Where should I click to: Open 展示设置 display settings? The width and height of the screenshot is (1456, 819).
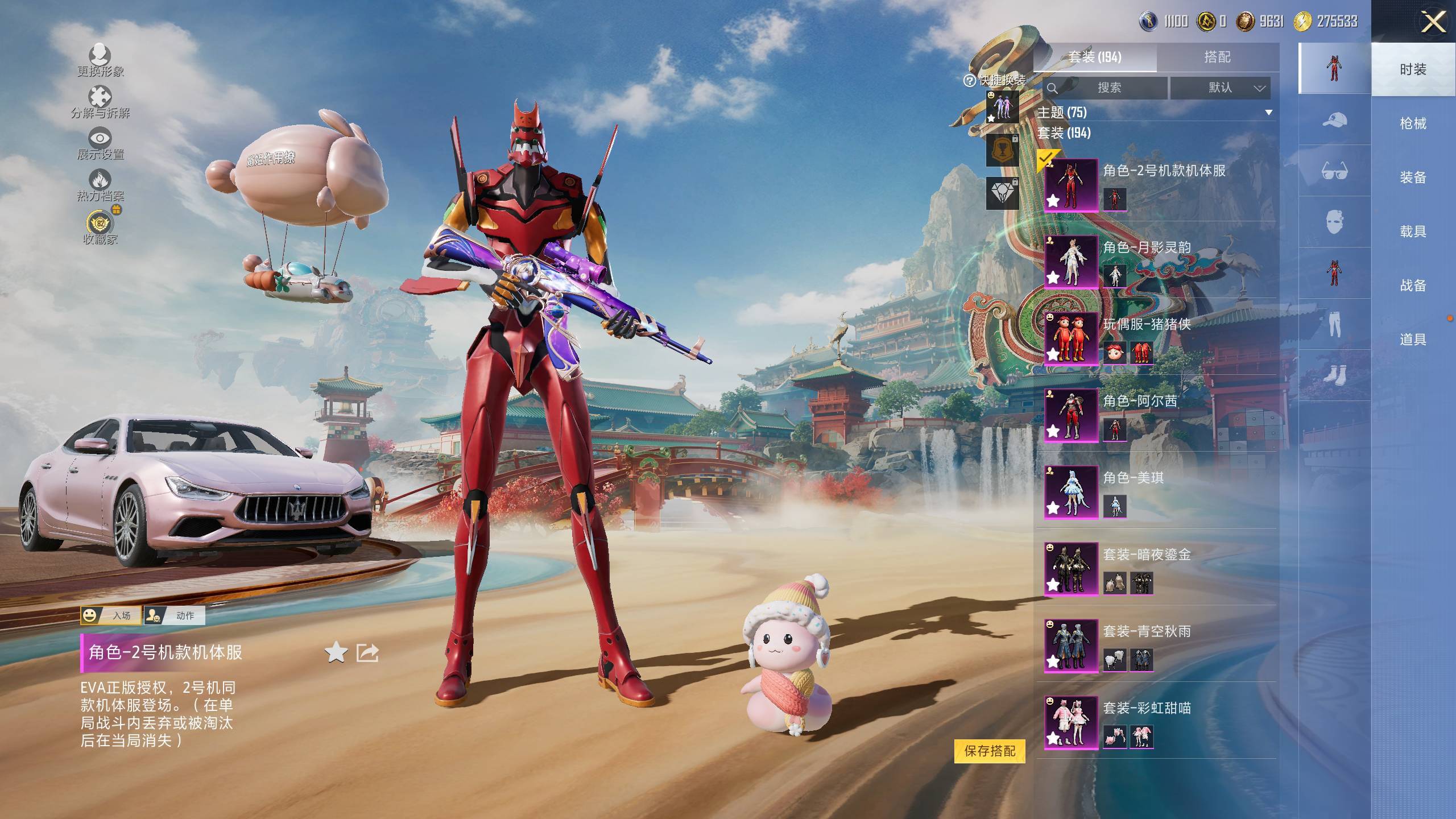tap(101, 143)
